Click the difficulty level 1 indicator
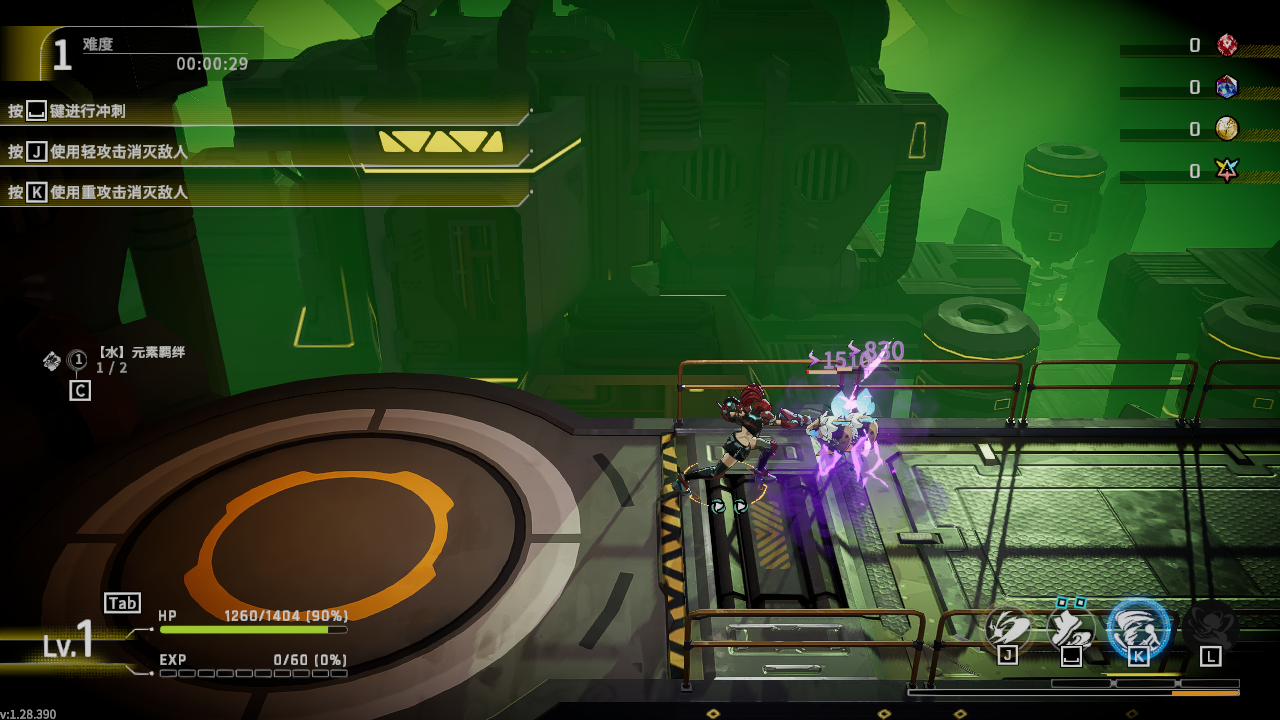Viewport: 1280px width, 720px height. coord(62,55)
